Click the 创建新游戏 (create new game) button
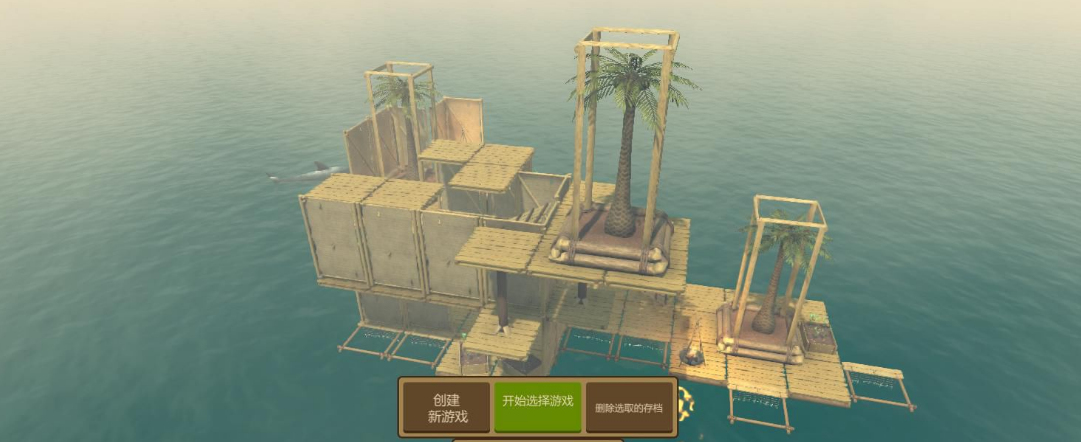1081x442 pixels. 447,408
